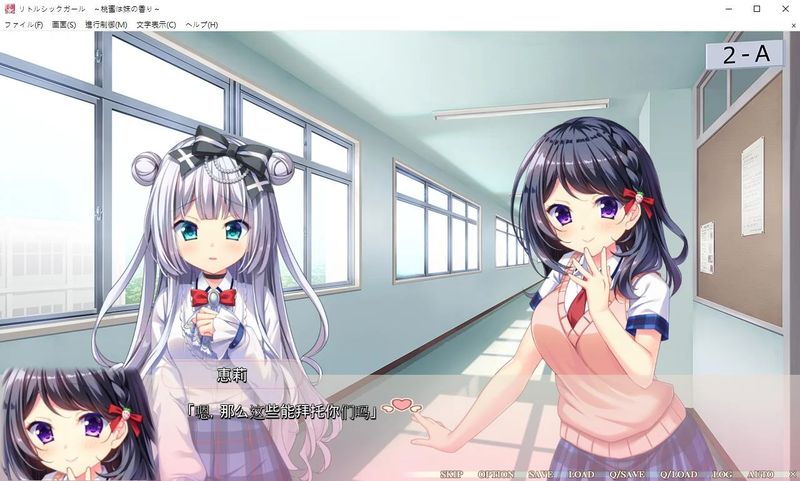The image size is (800, 481).
Task: Open the ファイル(F) menu
Action: 24,24
